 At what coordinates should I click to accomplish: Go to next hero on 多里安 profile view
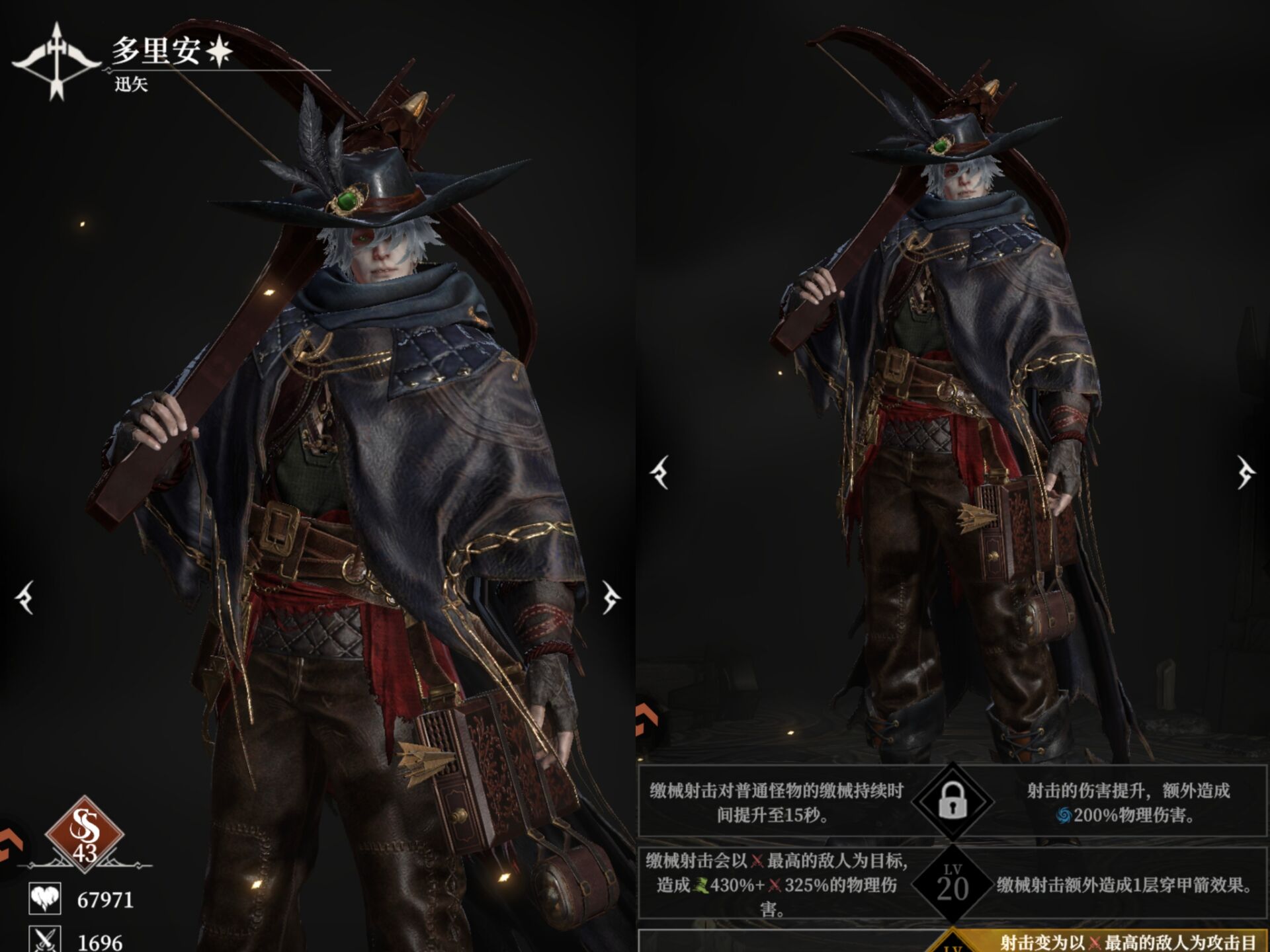[611, 598]
